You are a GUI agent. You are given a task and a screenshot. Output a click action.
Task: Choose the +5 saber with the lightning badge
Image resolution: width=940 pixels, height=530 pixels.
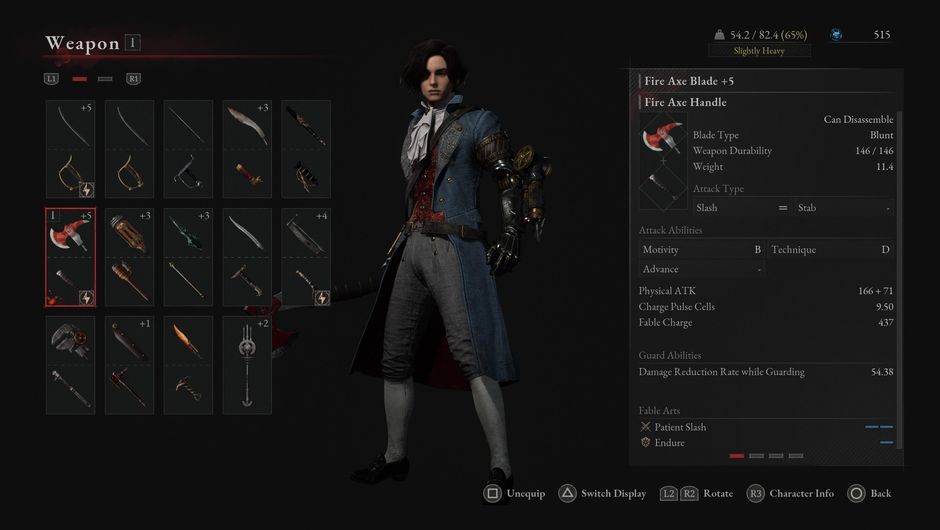71,149
